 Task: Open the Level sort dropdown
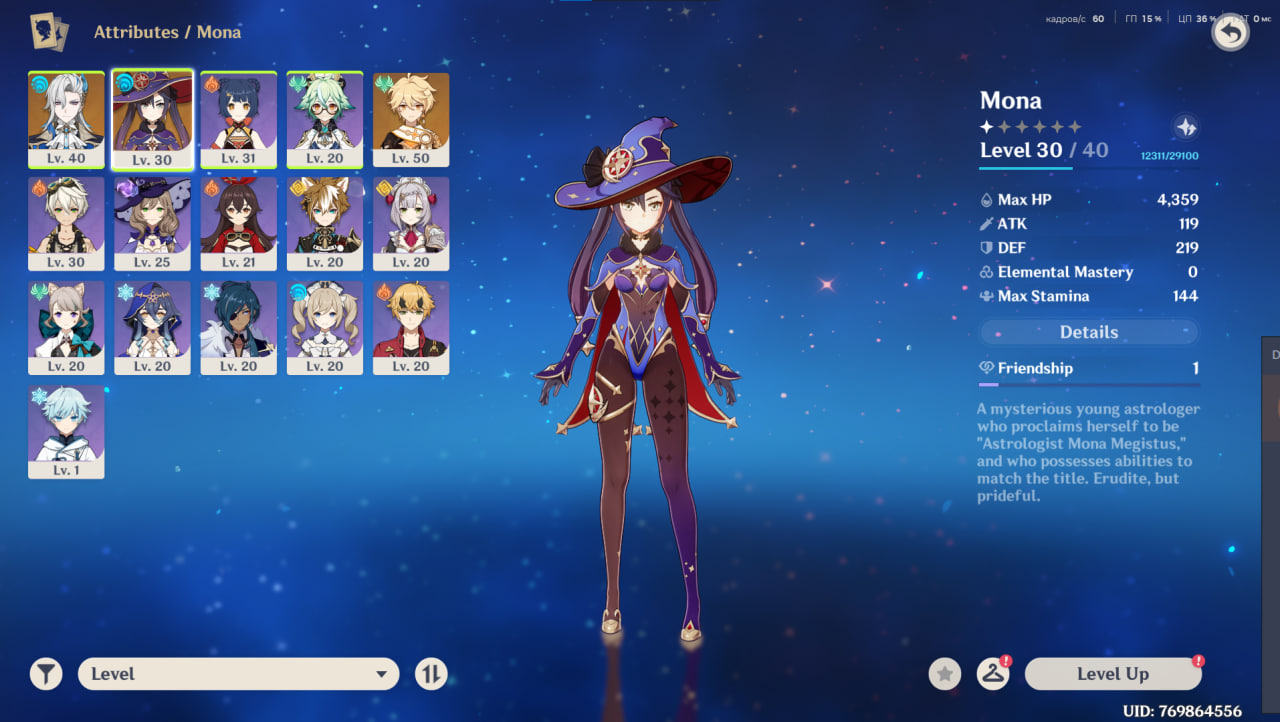pyautogui.click(x=238, y=674)
